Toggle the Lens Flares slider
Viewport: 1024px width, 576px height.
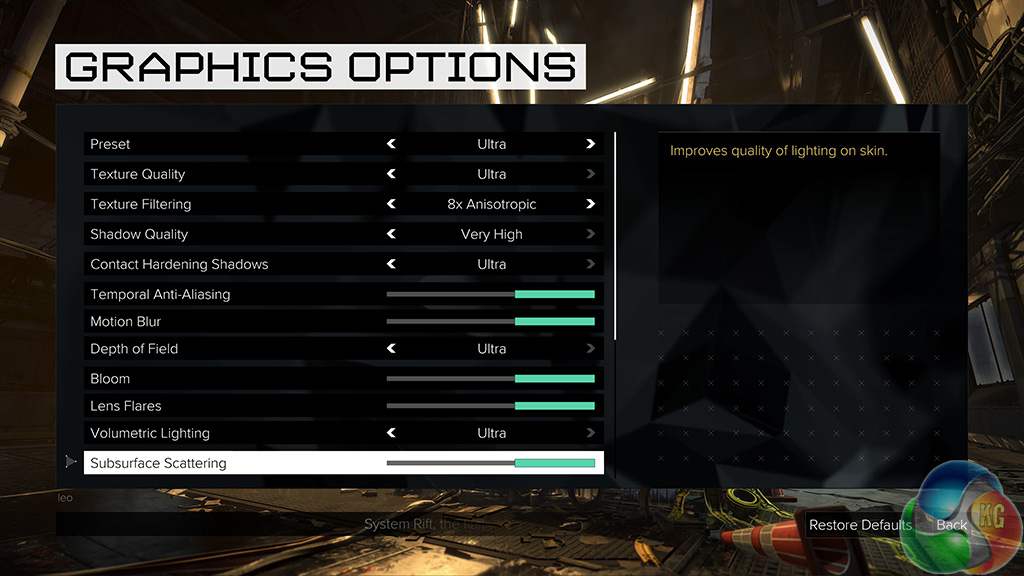[490, 406]
